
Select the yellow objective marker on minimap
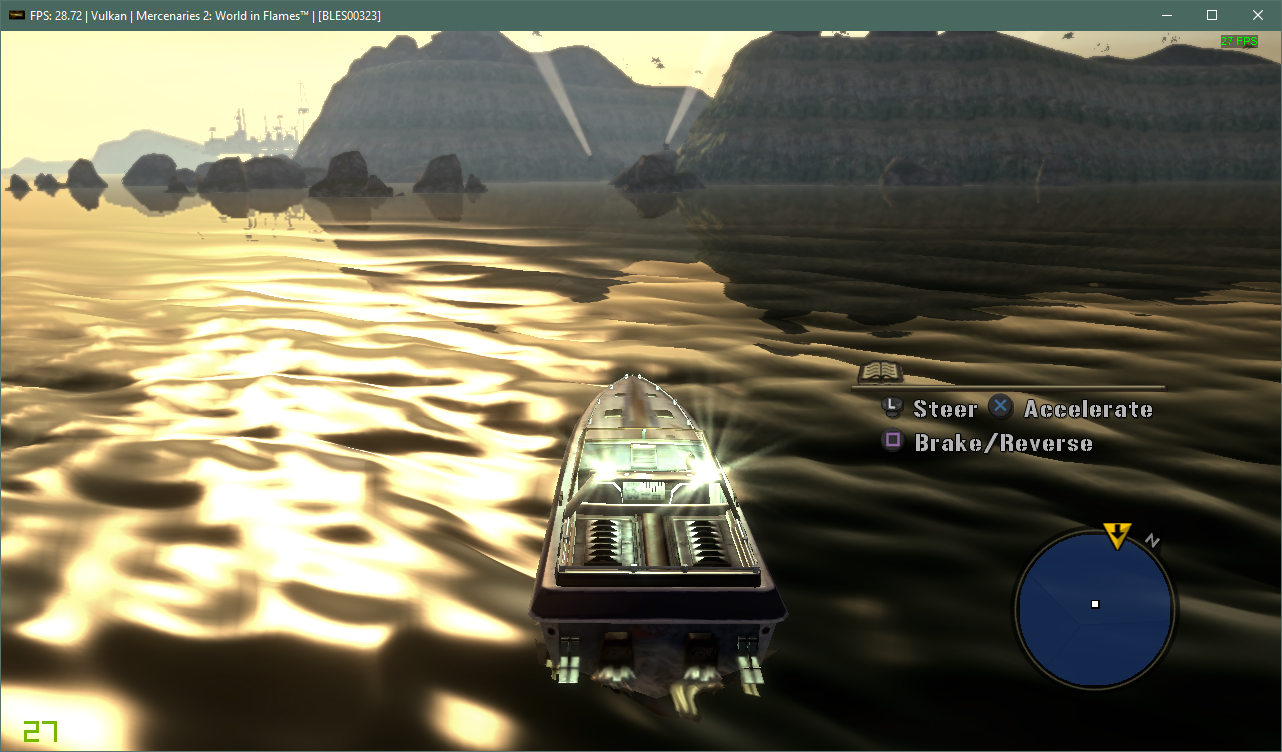[1116, 534]
